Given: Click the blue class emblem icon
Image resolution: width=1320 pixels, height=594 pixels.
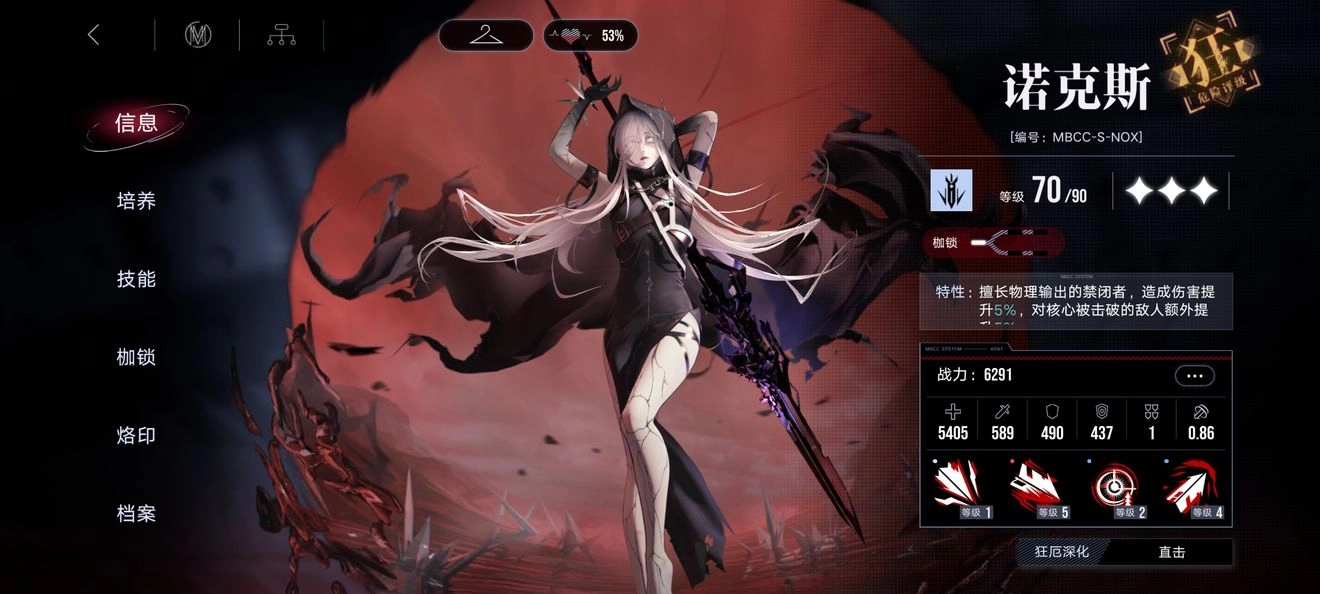Looking at the screenshot, I should tap(951, 190).
